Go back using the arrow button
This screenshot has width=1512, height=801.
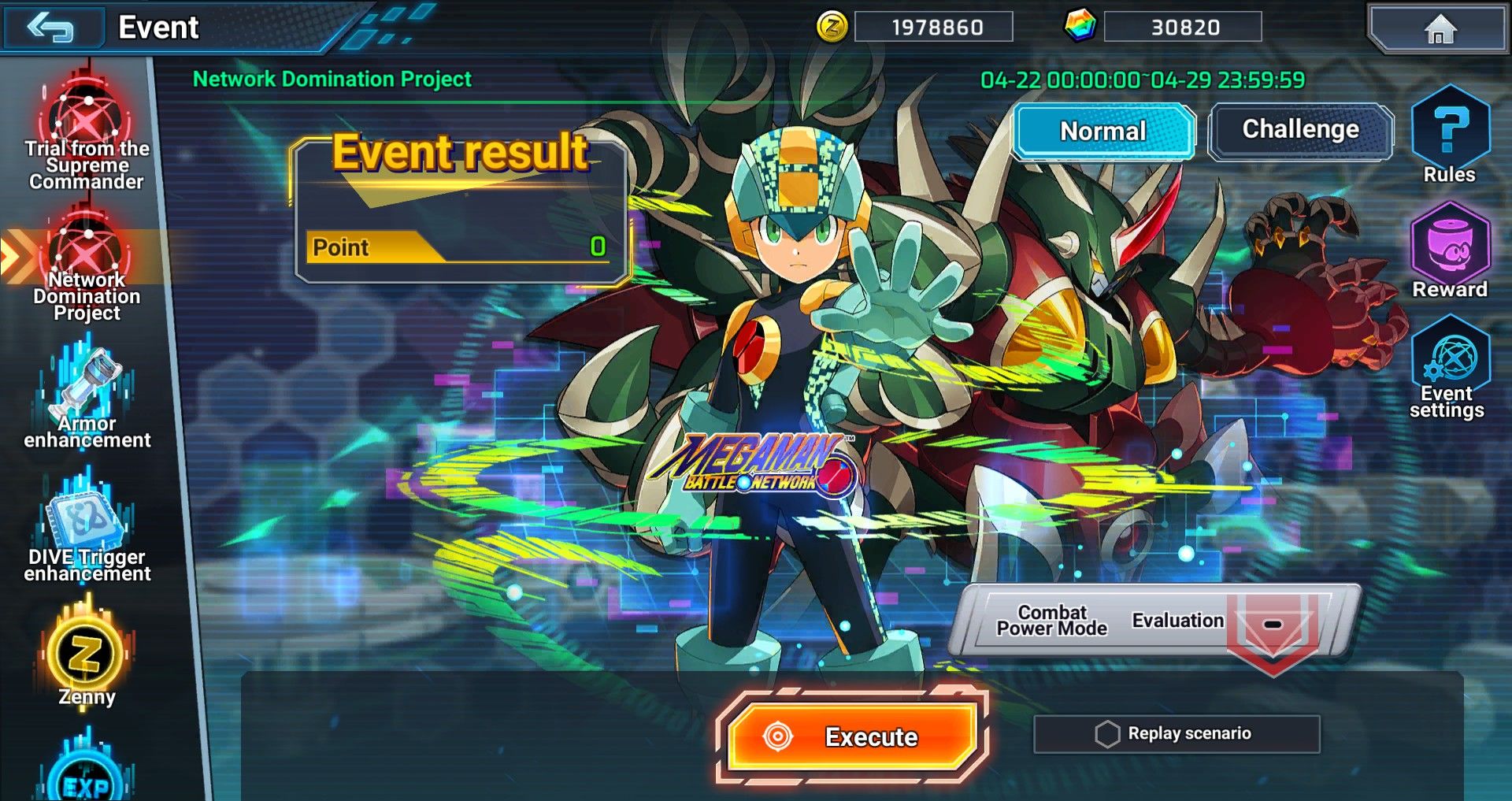pos(52,28)
